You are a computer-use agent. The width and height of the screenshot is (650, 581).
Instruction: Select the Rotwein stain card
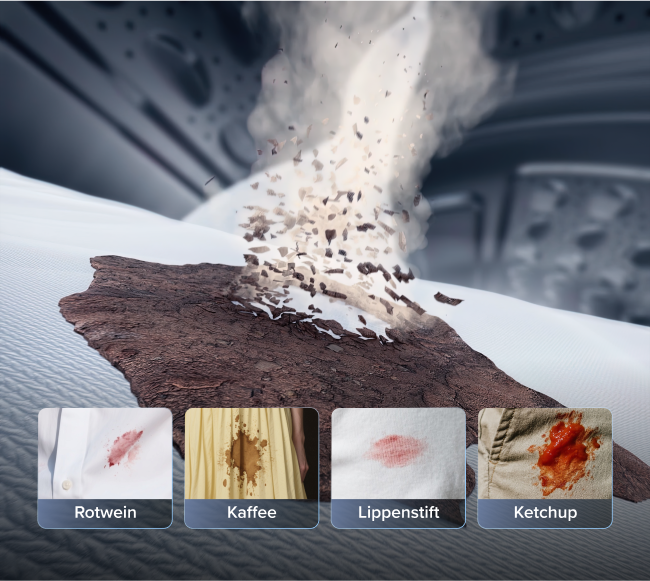pos(105,467)
